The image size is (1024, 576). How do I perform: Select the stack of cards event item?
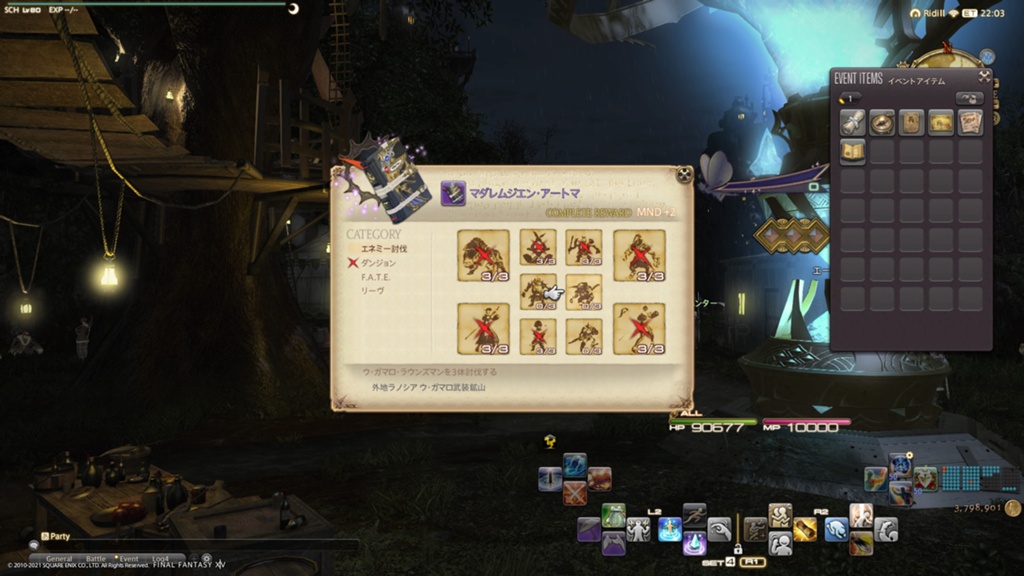[x=970, y=122]
